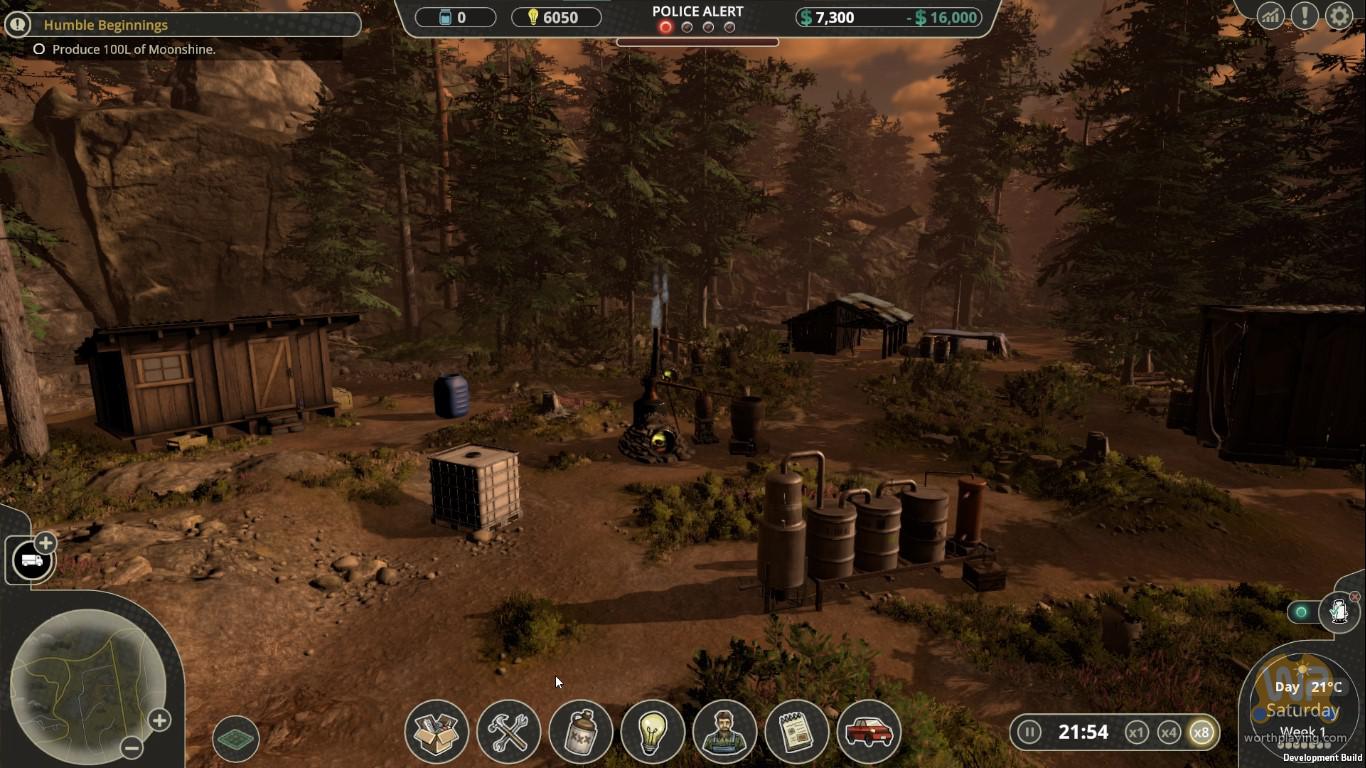Set game speed to x8
This screenshot has width=1366, height=768.
click(x=1201, y=732)
